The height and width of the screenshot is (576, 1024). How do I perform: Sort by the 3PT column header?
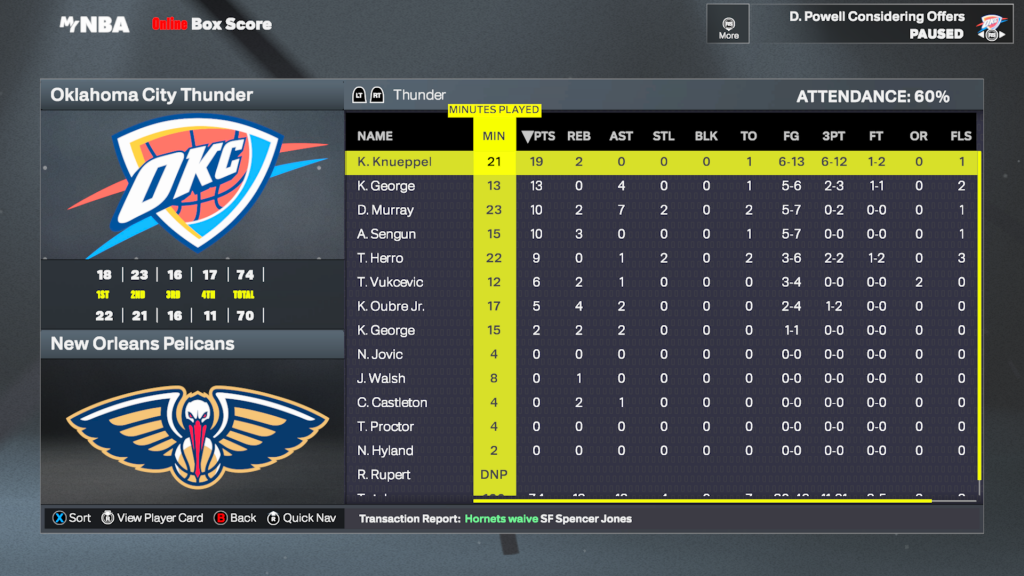pyautogui.click(x=833, y=136)
